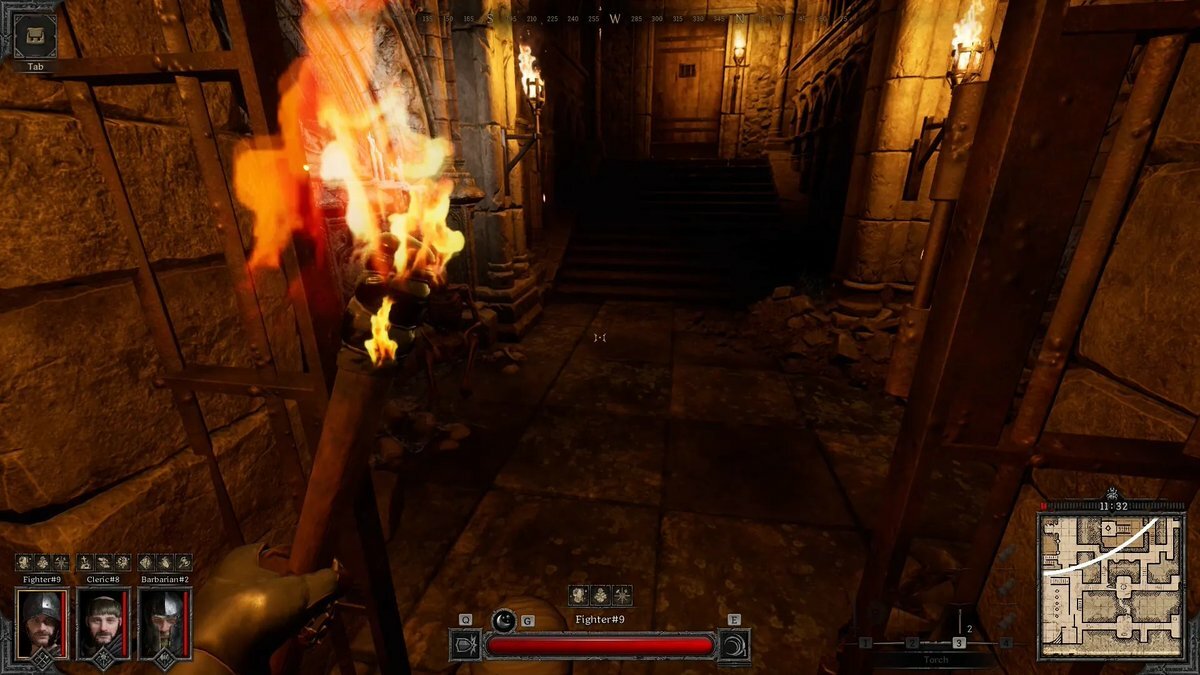Open the inventory chest icon
This screenshot has height=675, width=1200.
[x=35, y=35]
